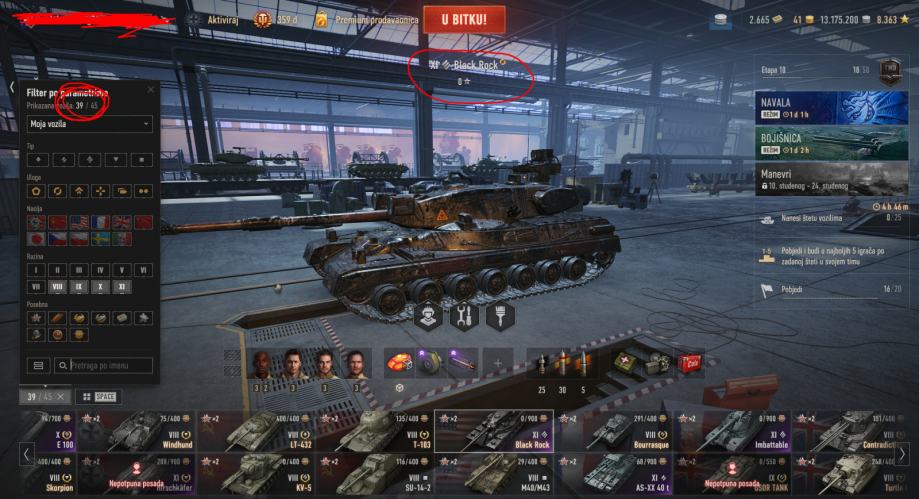Click the Pretraga po imenu search field
This screenshot has height=499, width=919.
click(x=104, y=366)
